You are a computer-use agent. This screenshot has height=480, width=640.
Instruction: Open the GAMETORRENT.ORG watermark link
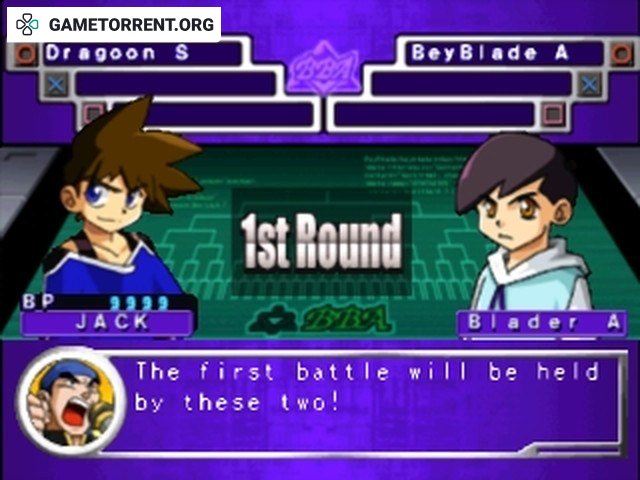114,23
